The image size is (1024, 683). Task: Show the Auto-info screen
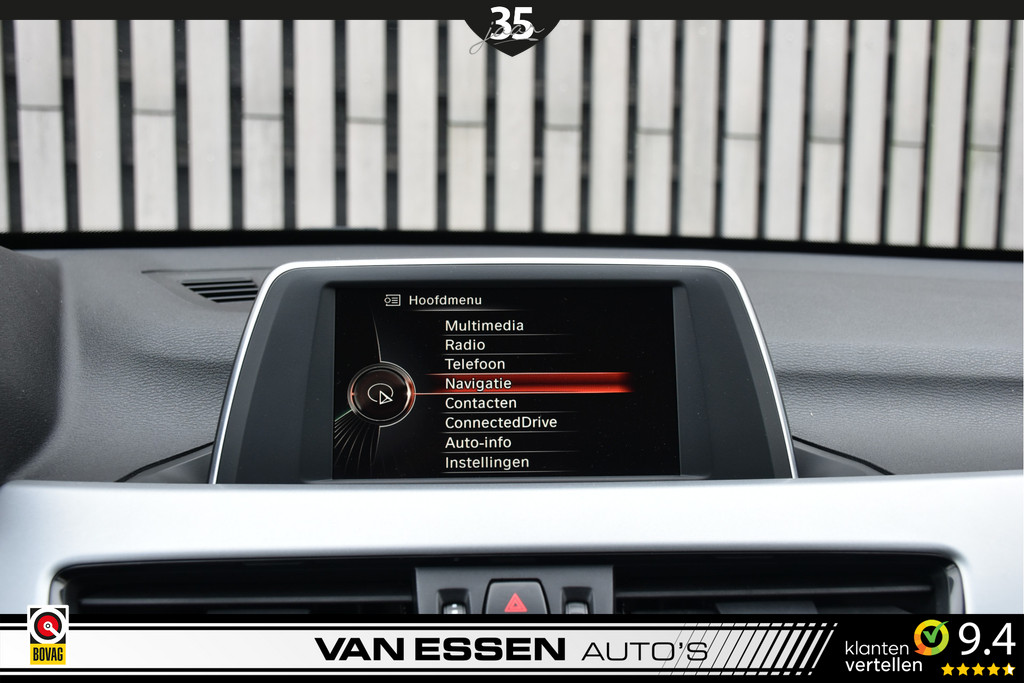(x=478, y=442)
